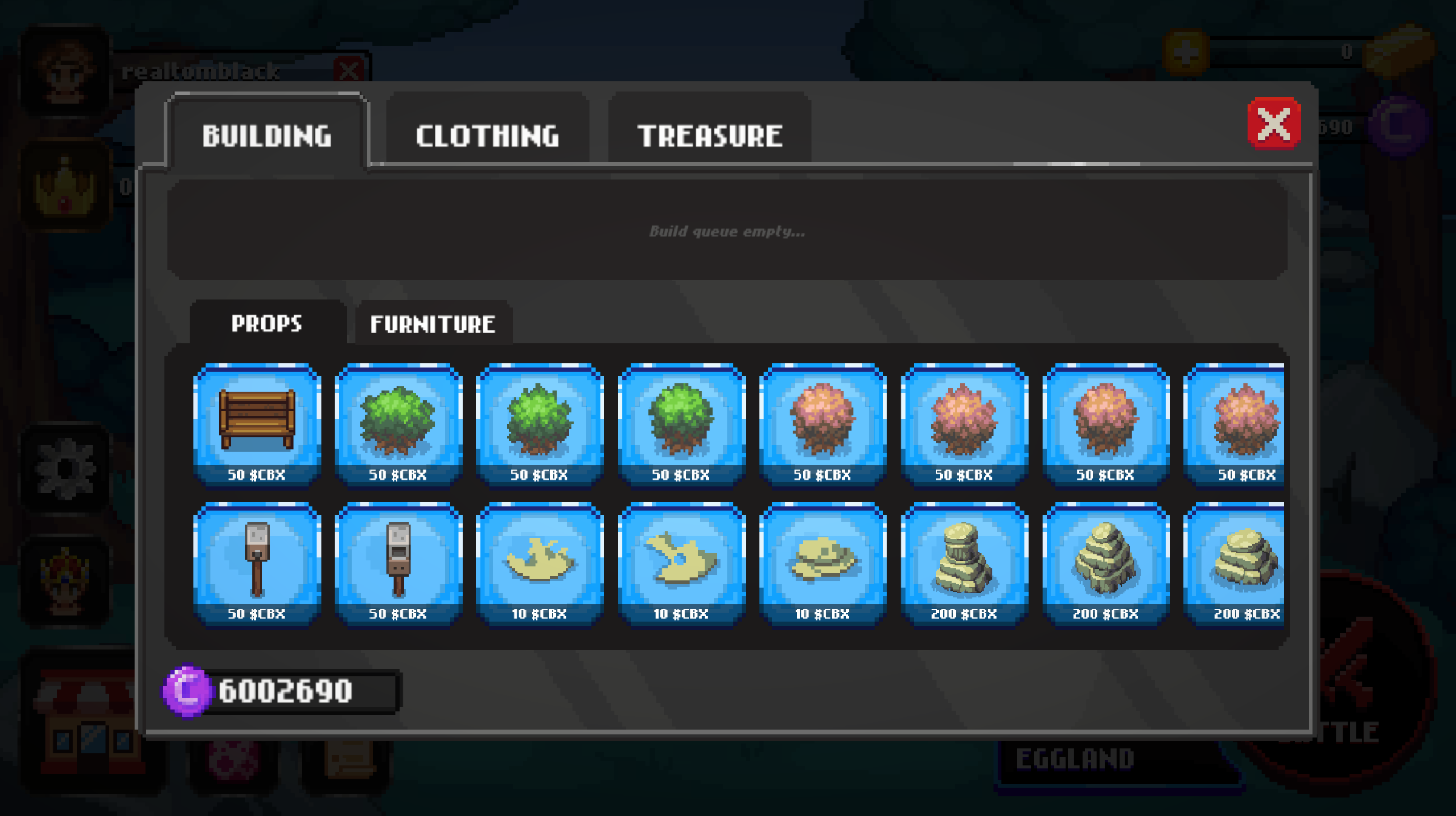Viewport: 1456px width, 816px height.
Task: Select the flat round sand mound item
Action: tap(822, 564)
